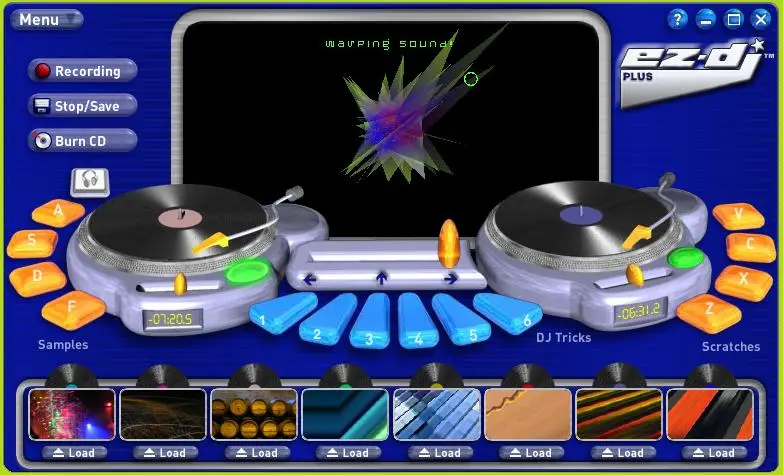The image size is (783, 475).
Task: Select the wooden barrels track thumbnail
Action: click(254, 415)
